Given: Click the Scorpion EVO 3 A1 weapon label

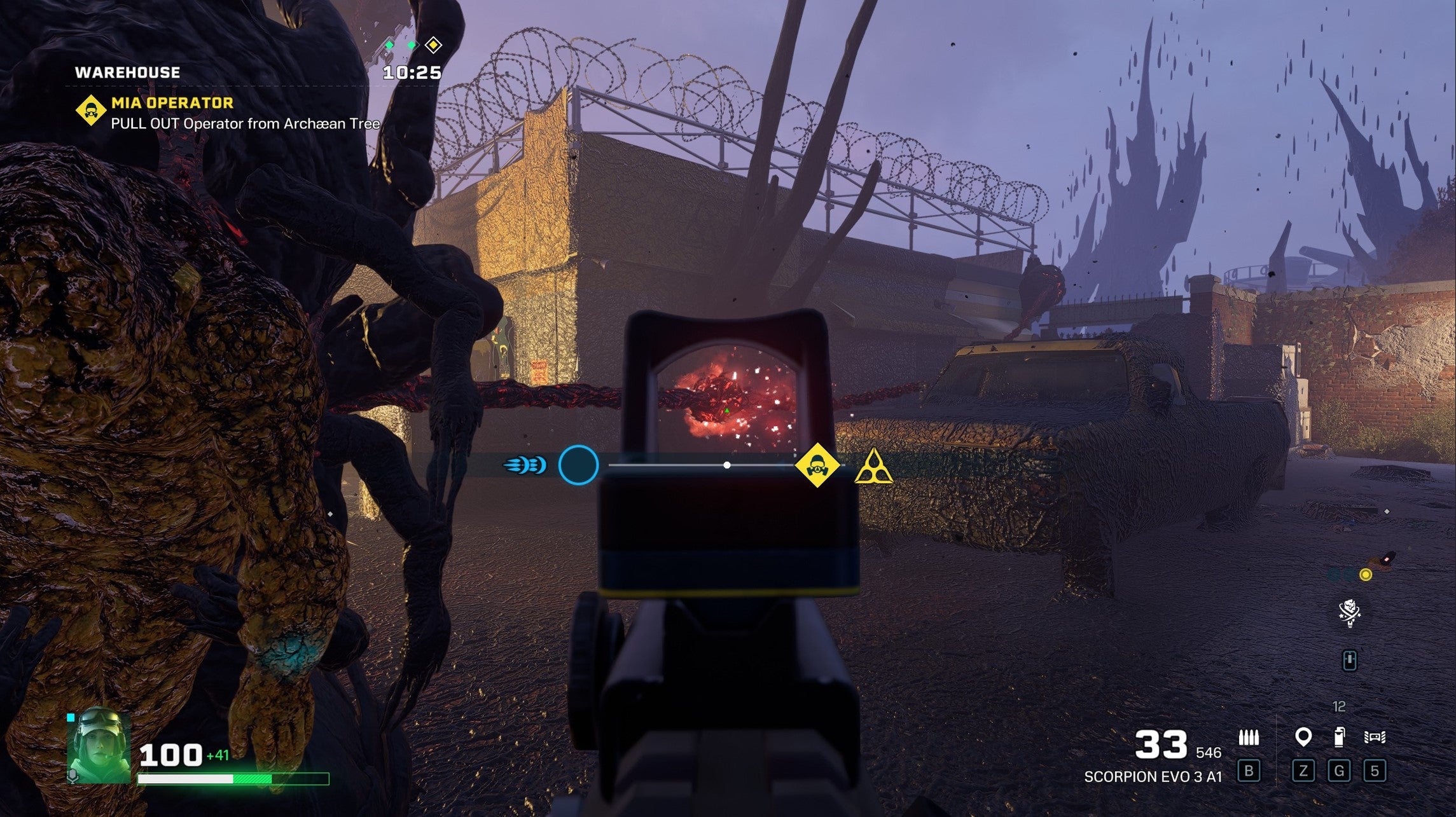Looking at the screenshot, I should pos(1153,776).
